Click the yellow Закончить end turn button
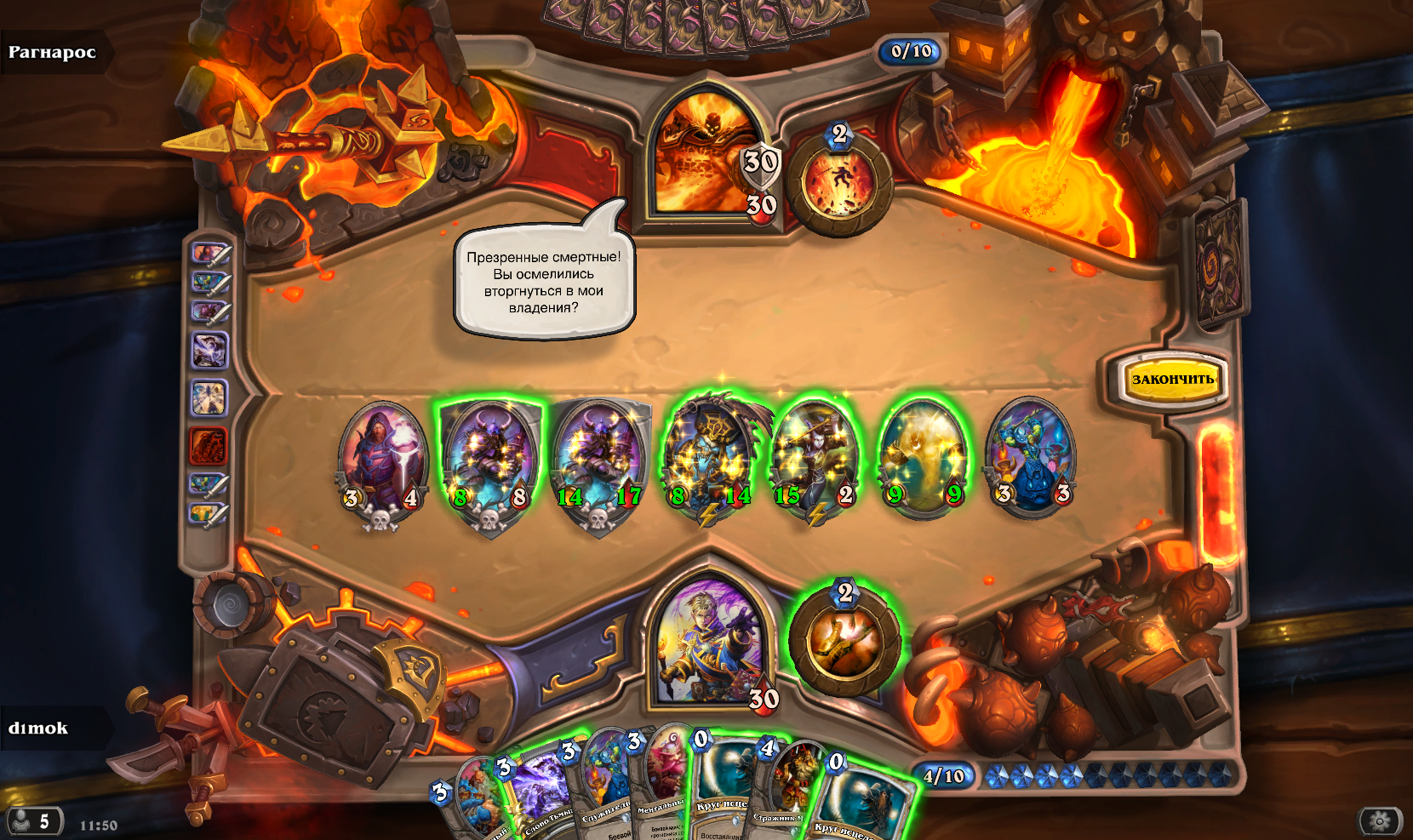Screen dimensions: 1413x840 point(1172,380)
